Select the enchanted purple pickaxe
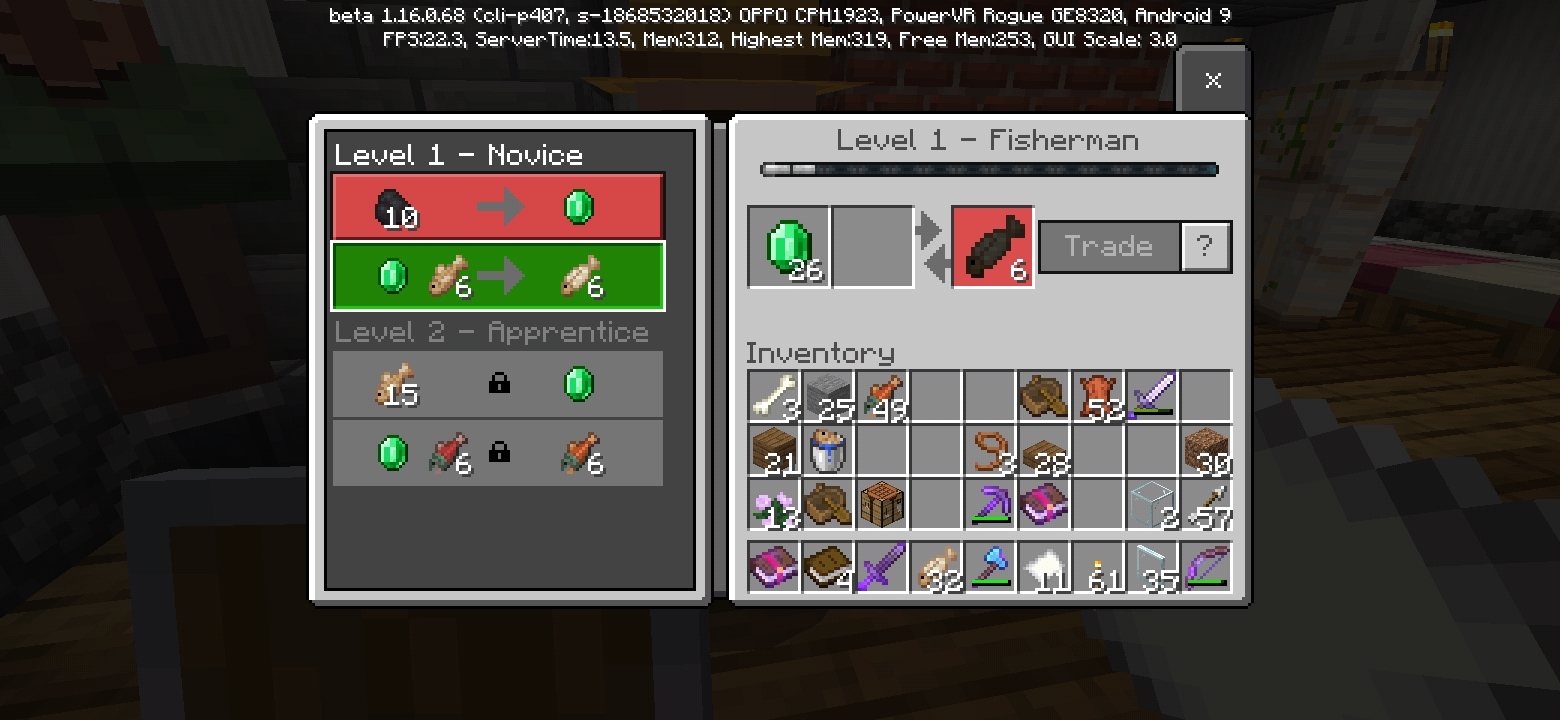1560x720 pixels. (991, 504)
